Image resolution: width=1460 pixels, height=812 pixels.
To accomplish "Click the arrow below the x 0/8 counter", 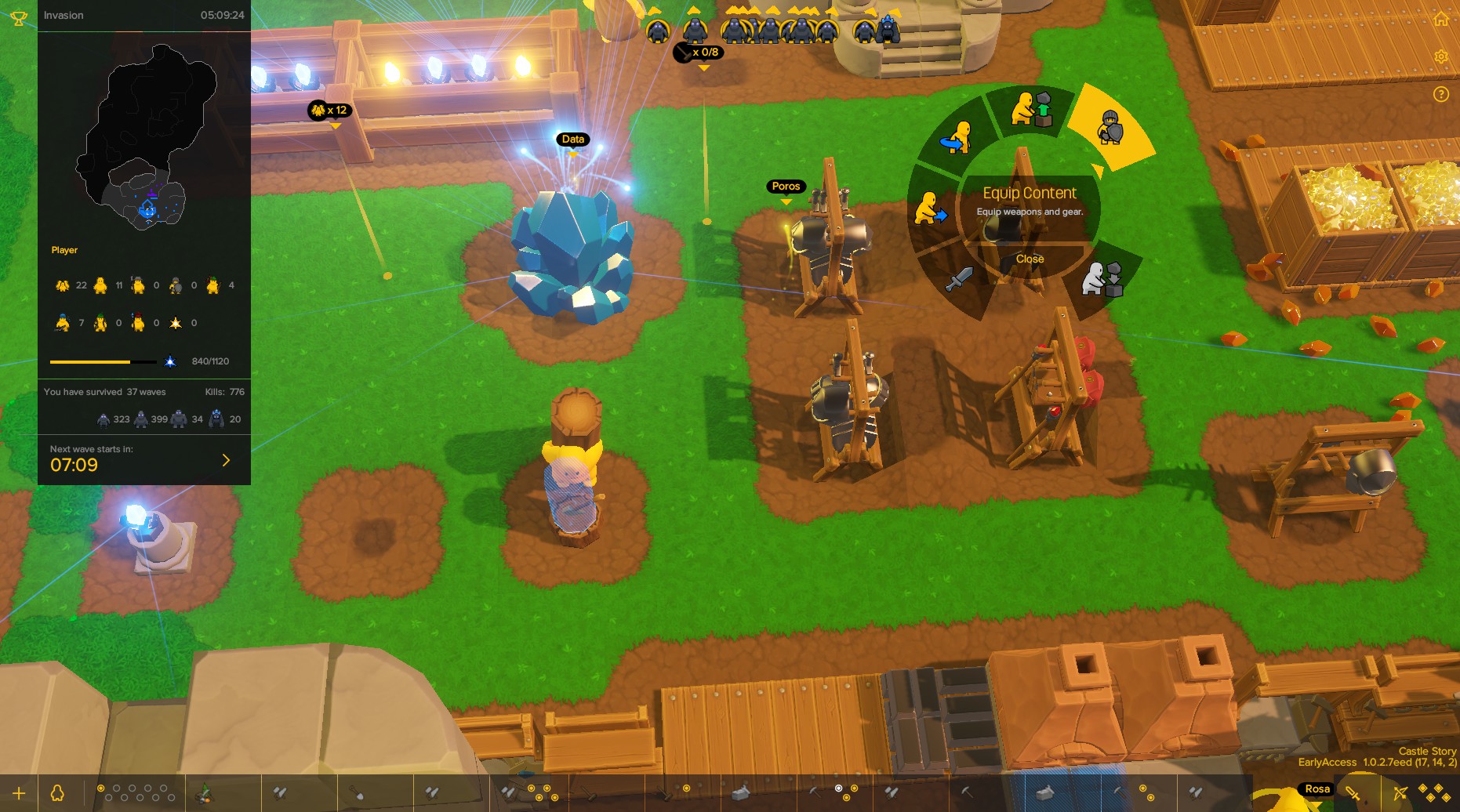I will (x=703, y=67).
